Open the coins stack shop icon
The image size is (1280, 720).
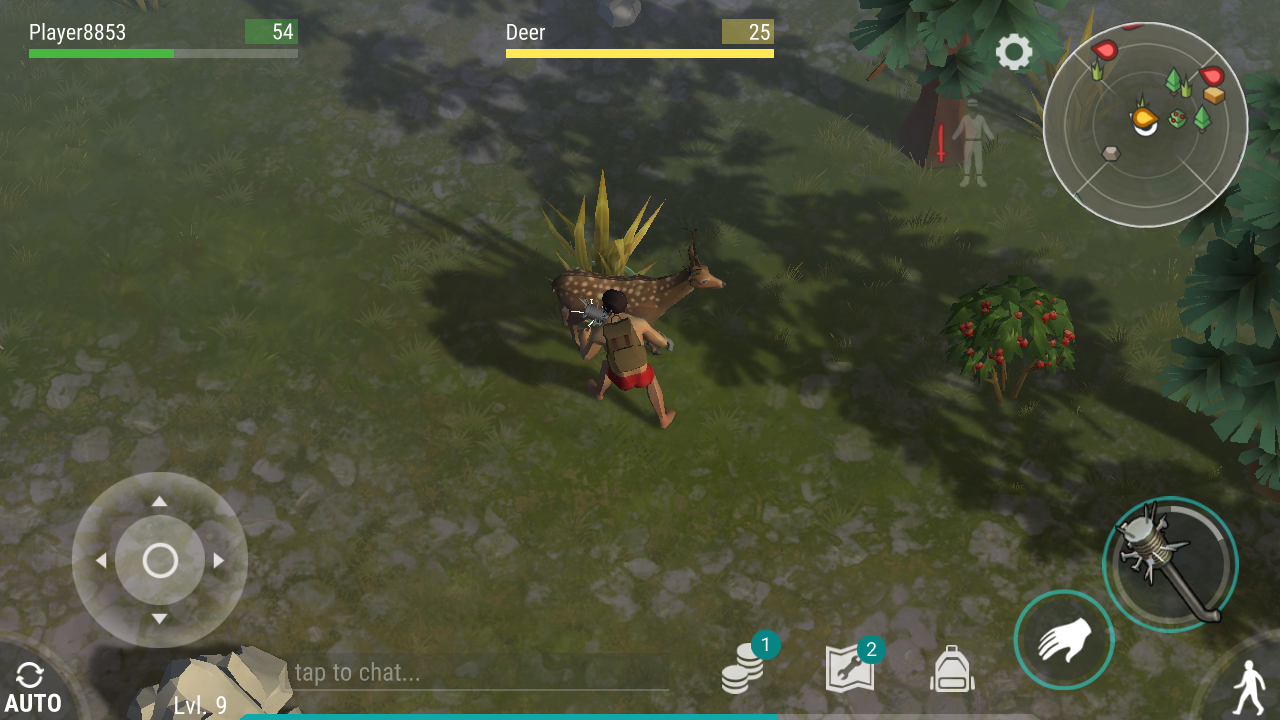(743, 668)
